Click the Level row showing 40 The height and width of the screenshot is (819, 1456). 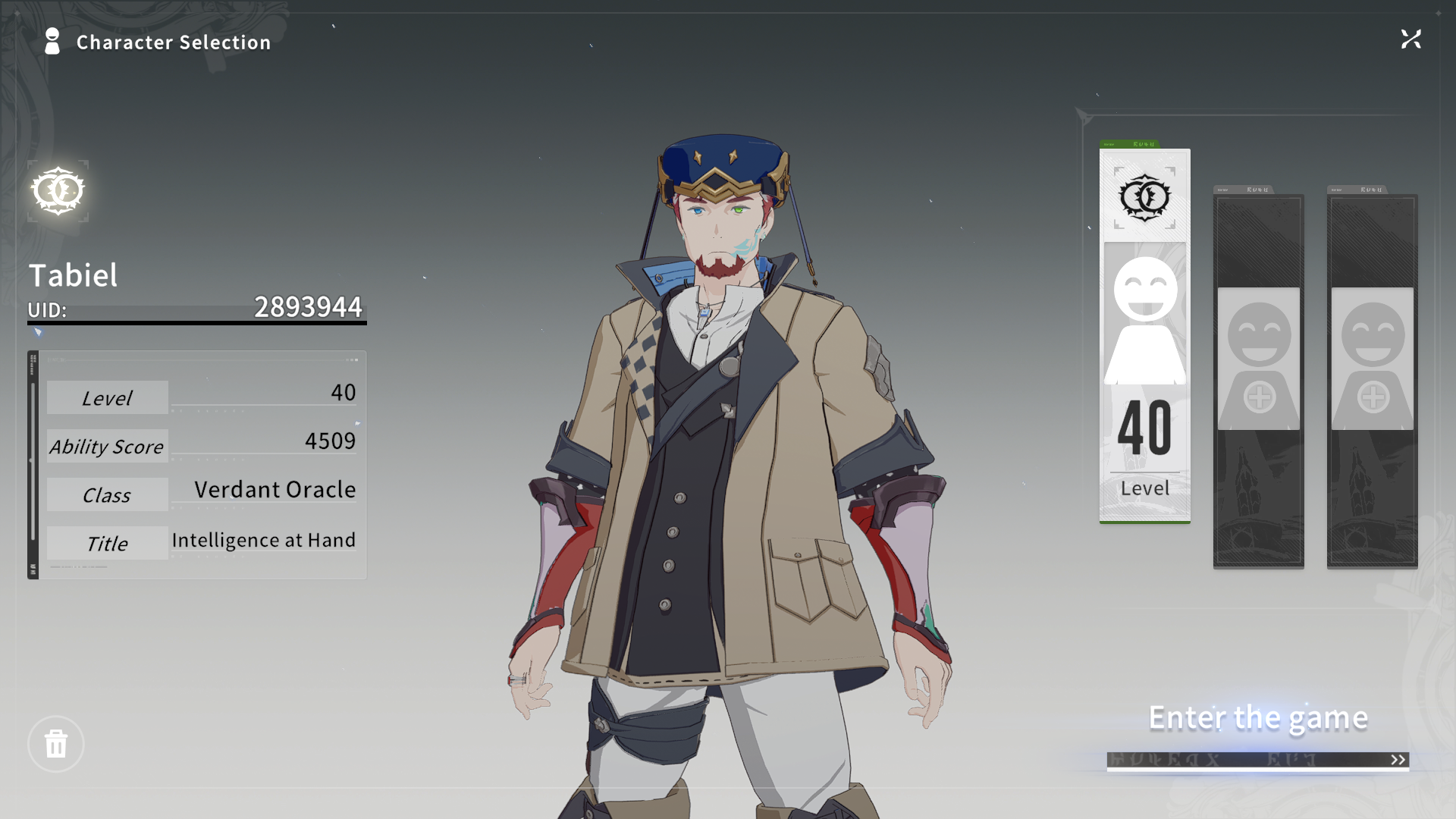point(201,397)
